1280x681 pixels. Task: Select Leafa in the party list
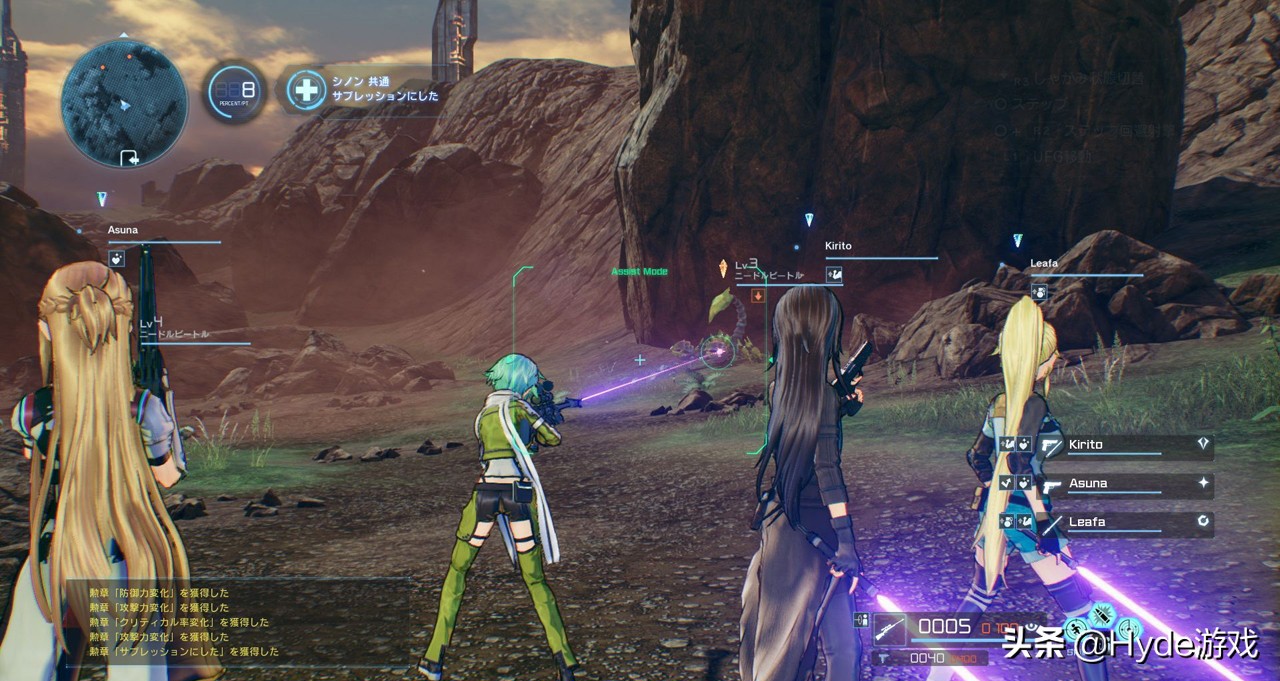click(1086, 521)
